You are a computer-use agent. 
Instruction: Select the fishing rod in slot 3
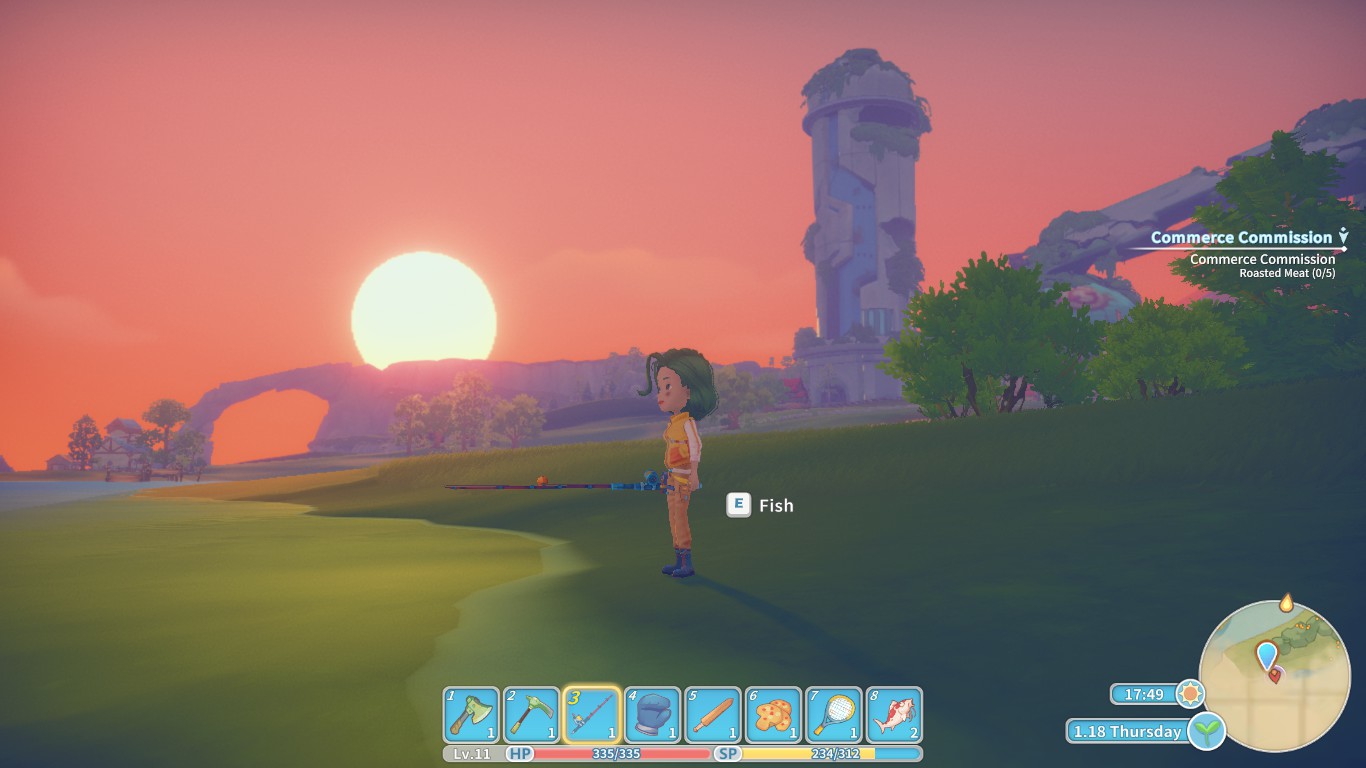pos(593,712)
